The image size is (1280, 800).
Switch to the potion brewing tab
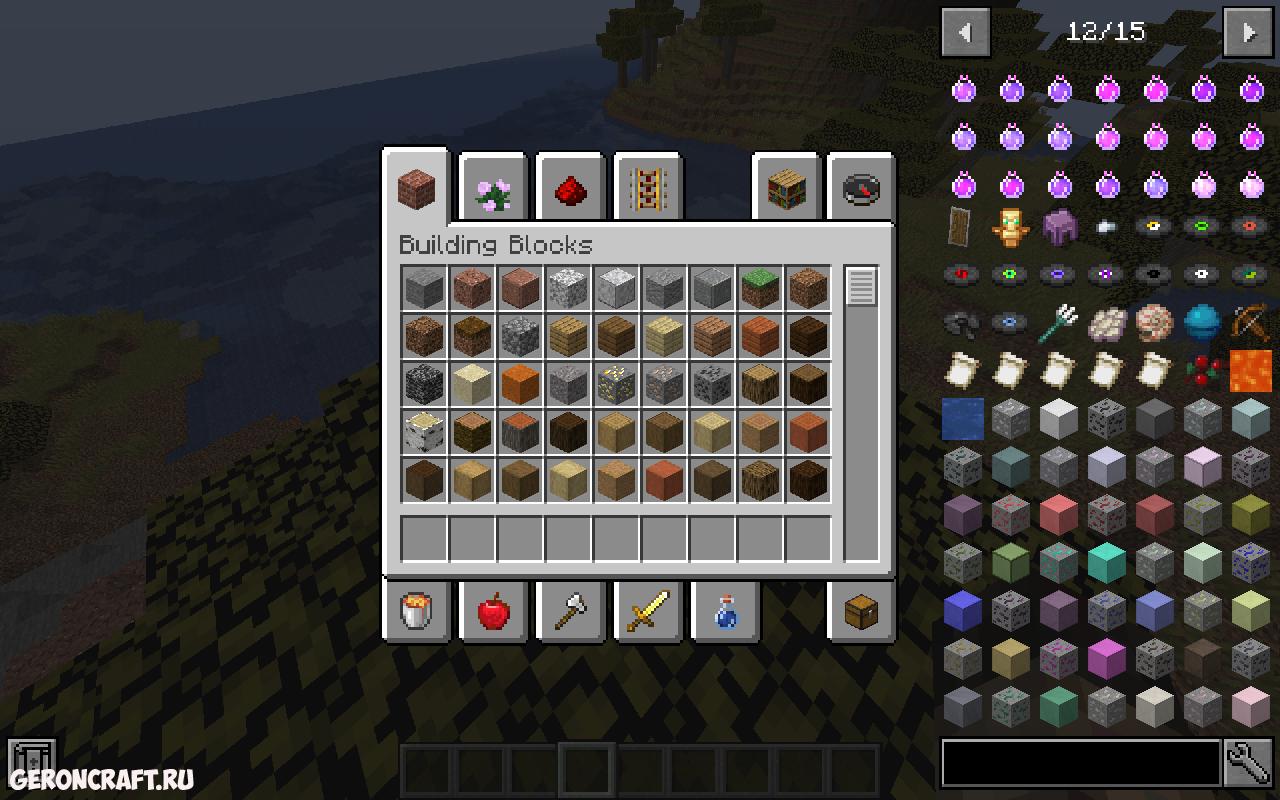click(724, 610)
